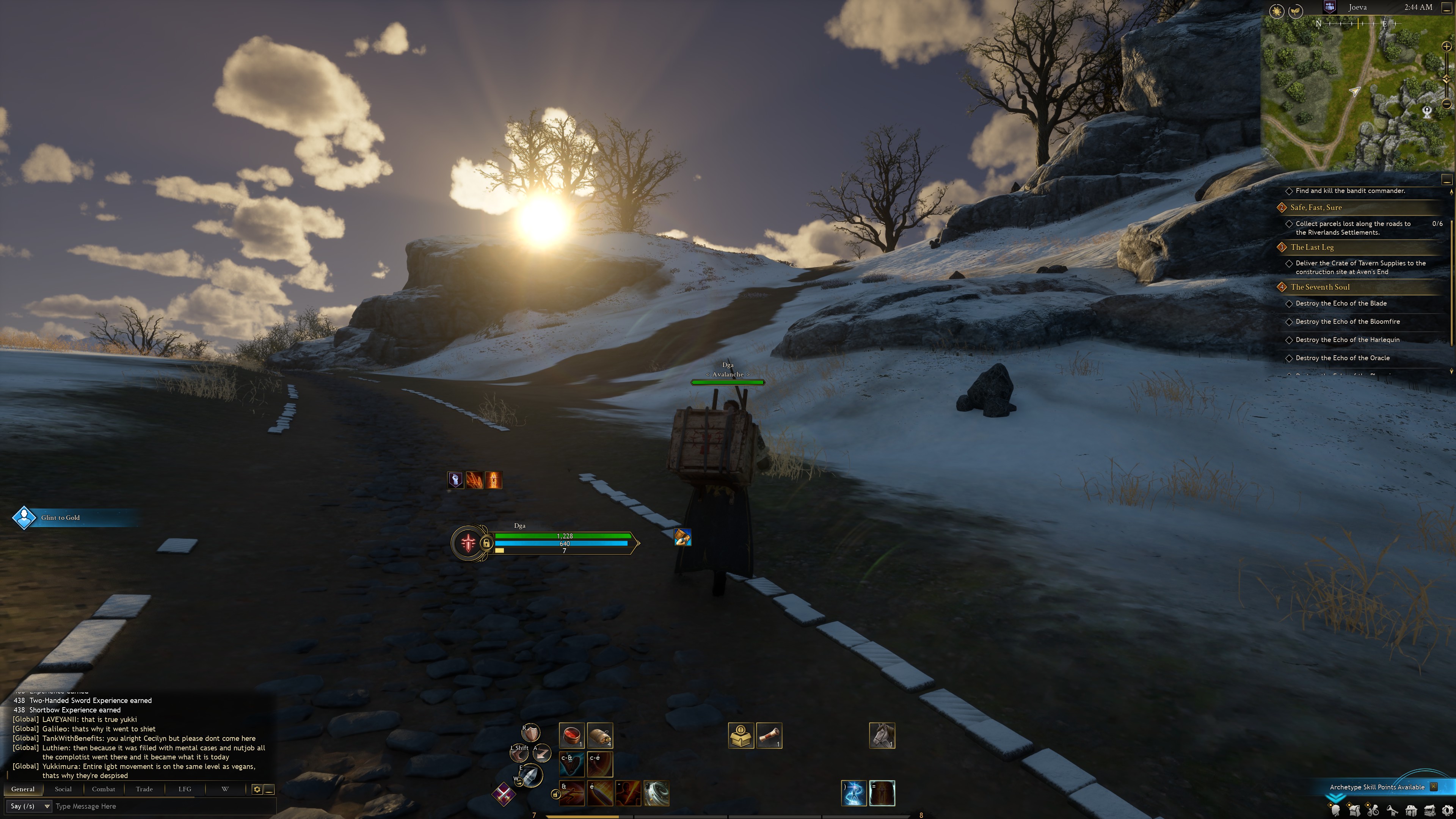Switch to the Combat chat tab
The width and height of the screenshot is (1456, 819).
(x=104, y=789)
